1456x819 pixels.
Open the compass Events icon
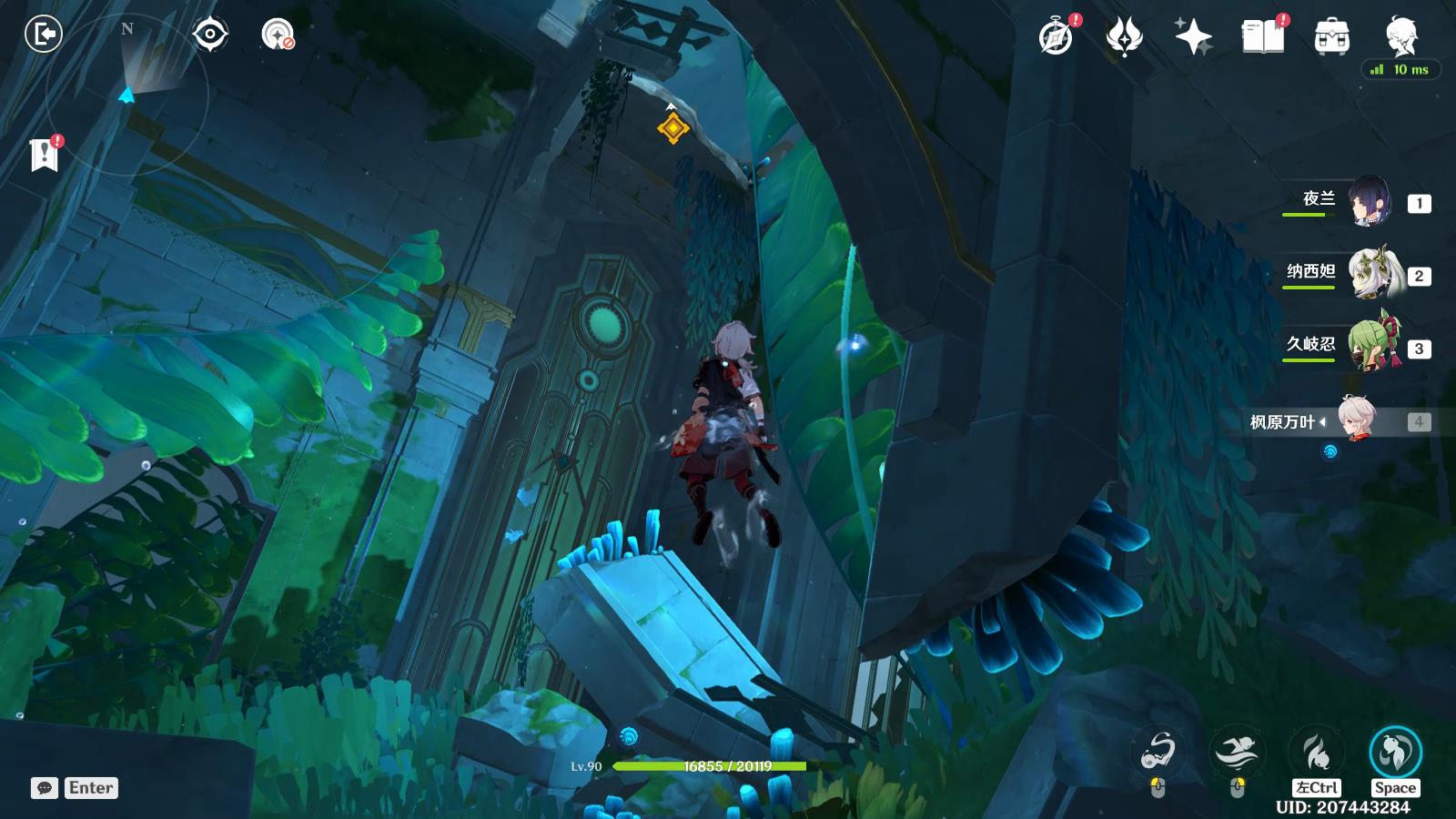click(x=1056, y=37)
